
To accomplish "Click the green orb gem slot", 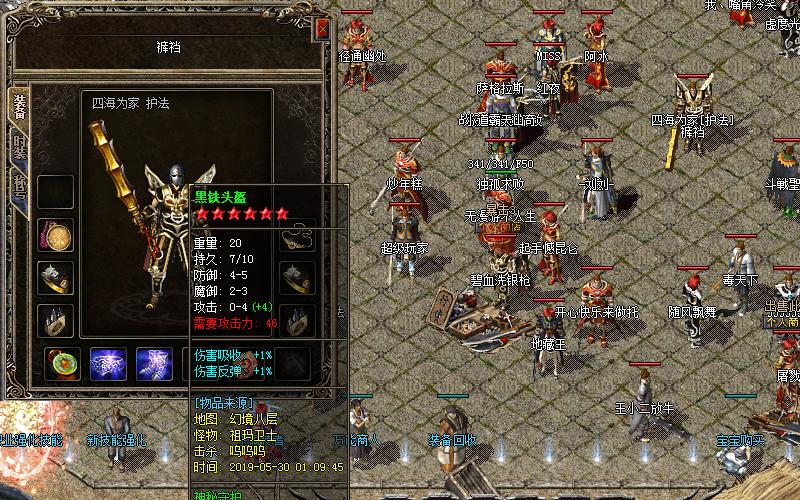I will coord(62,364).
